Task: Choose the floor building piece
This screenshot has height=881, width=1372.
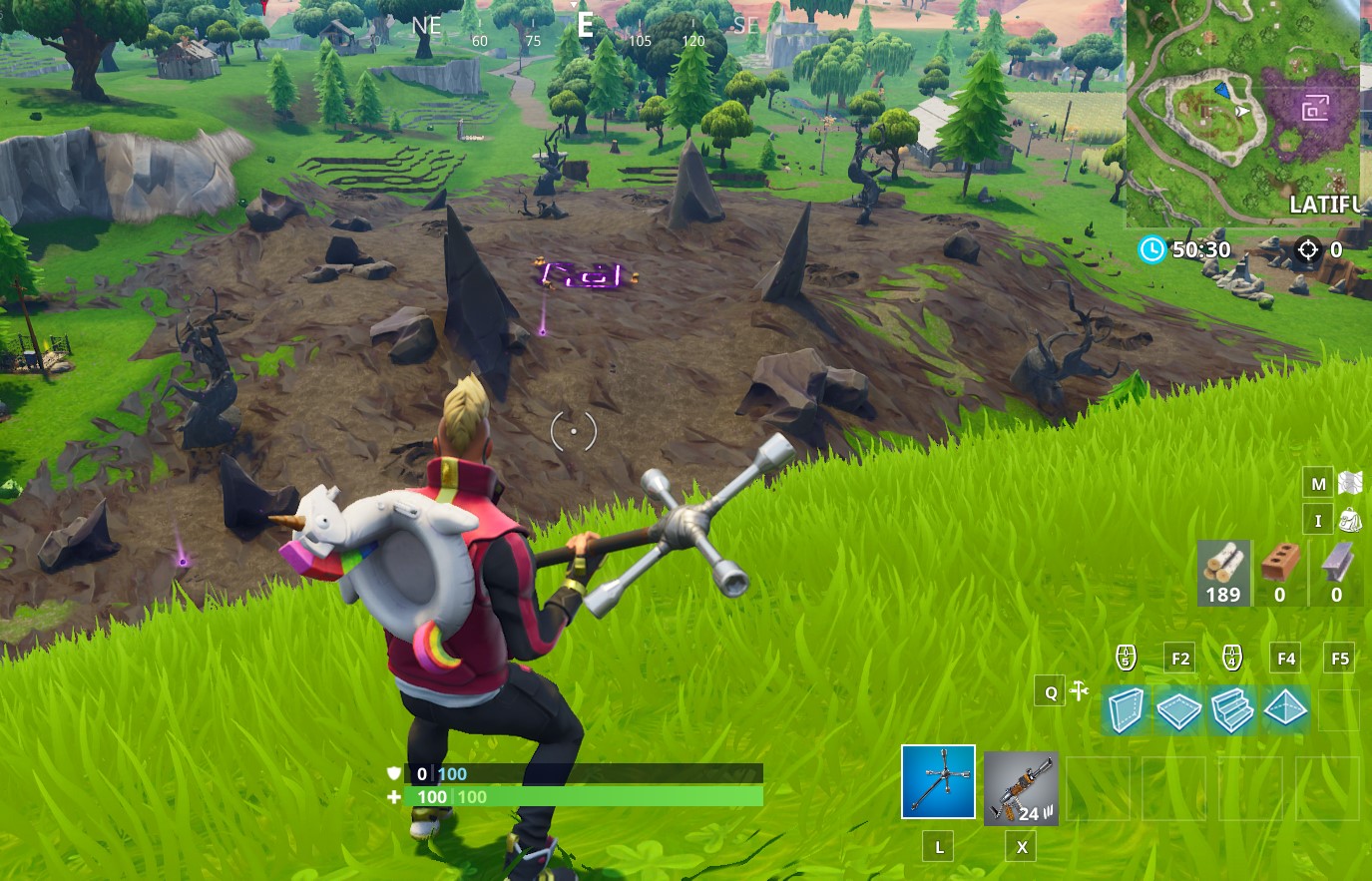Action: pos(1178,710)
